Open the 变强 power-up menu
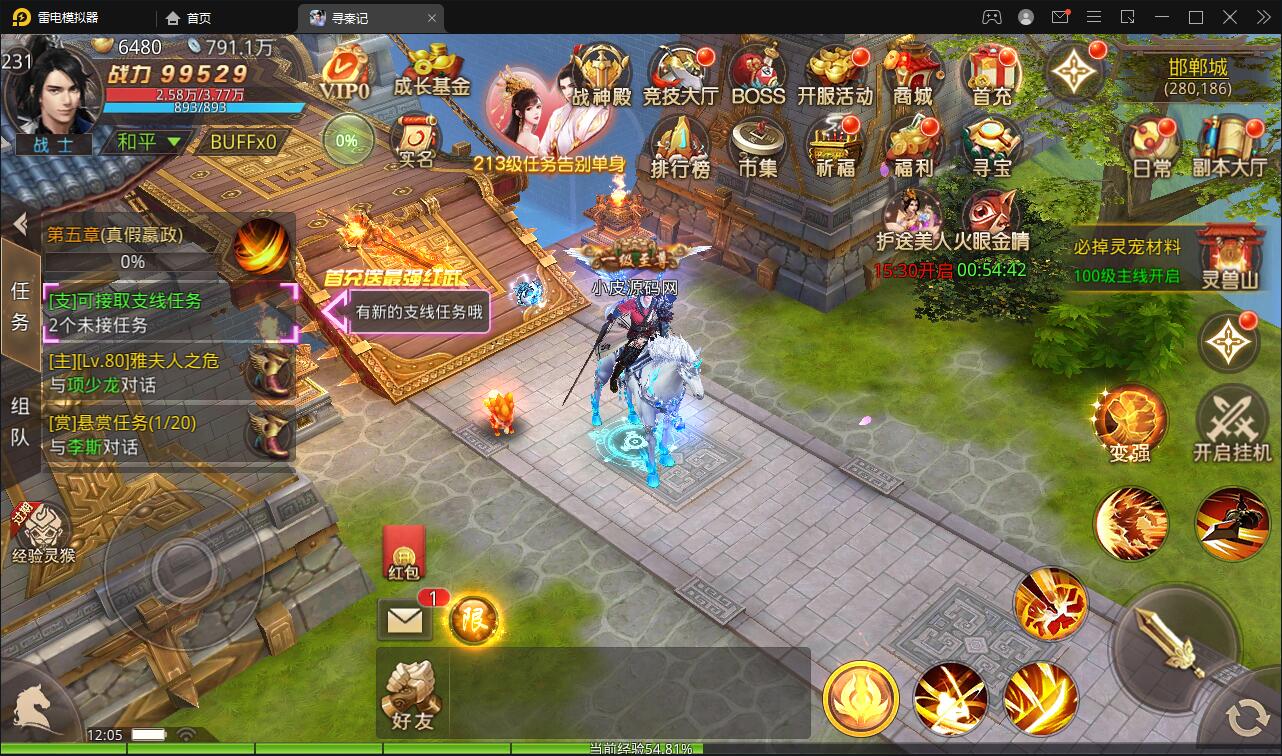 click(x=1130, y=424)
